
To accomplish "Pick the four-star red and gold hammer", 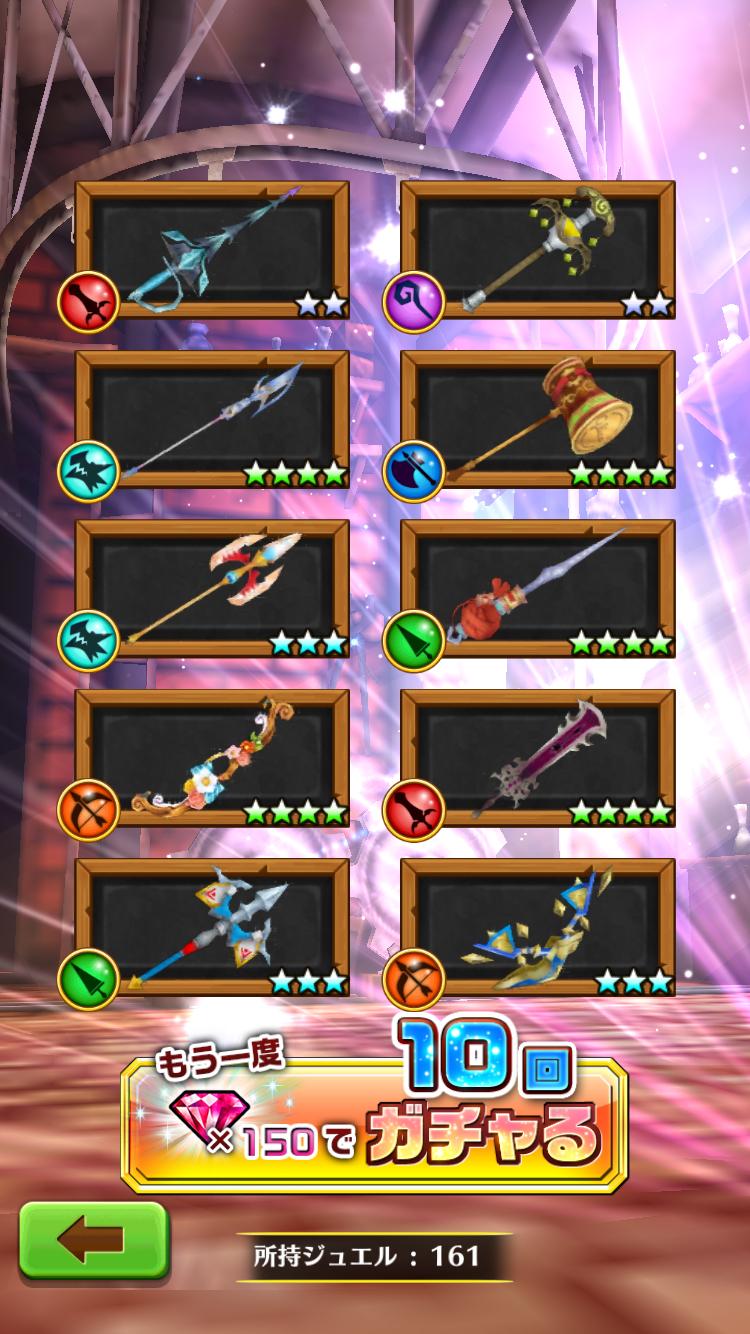I will coord(538,419).
